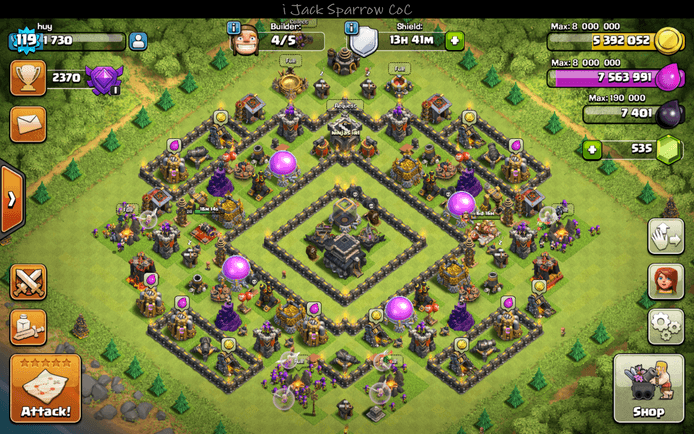The image size is (694, 434).
Task: Show shield info via the Shield 'i' icon
Action: (351, 27)
